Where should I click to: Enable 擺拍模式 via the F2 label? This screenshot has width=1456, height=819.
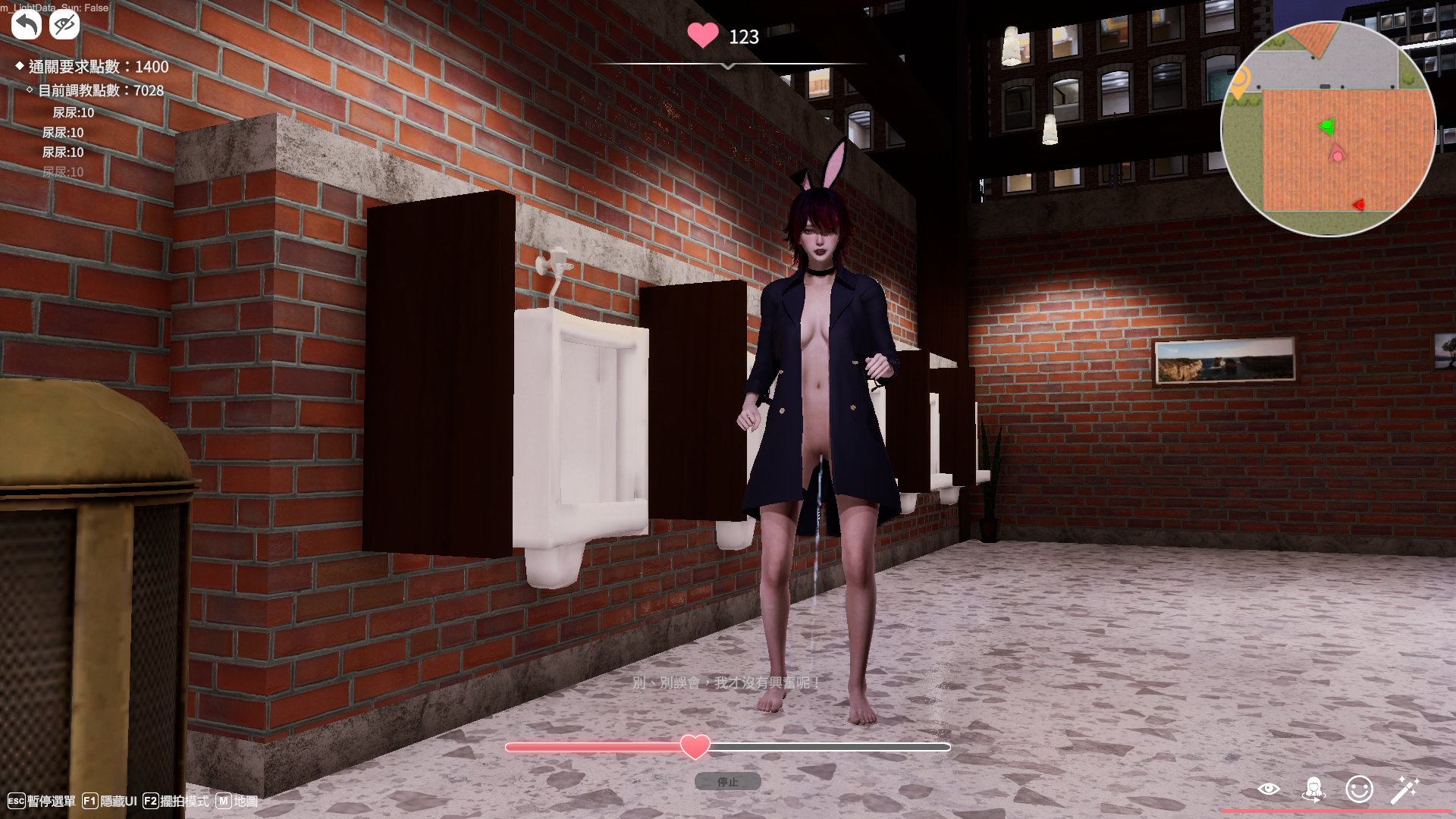[176, 800]
